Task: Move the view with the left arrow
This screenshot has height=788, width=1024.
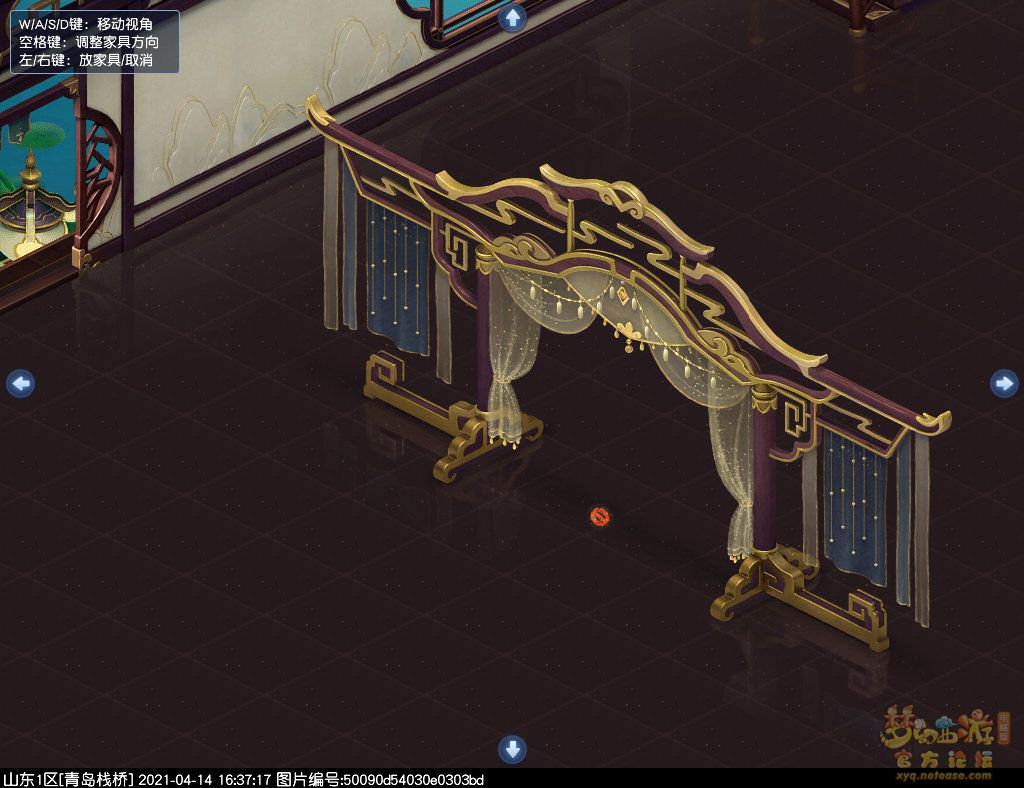Action: [x=20, y=383]
